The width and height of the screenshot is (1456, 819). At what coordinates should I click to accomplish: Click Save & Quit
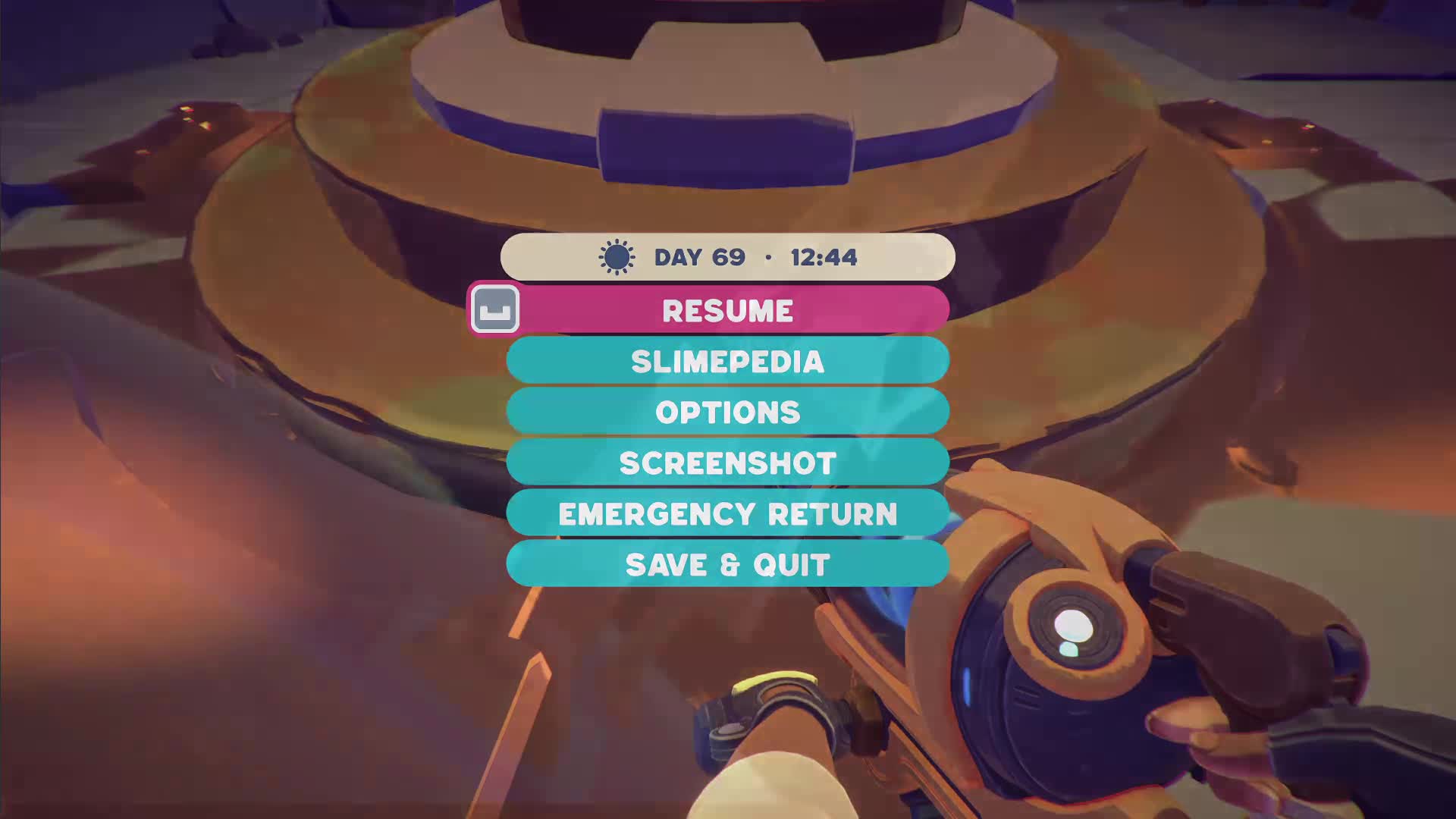point(727,564)
